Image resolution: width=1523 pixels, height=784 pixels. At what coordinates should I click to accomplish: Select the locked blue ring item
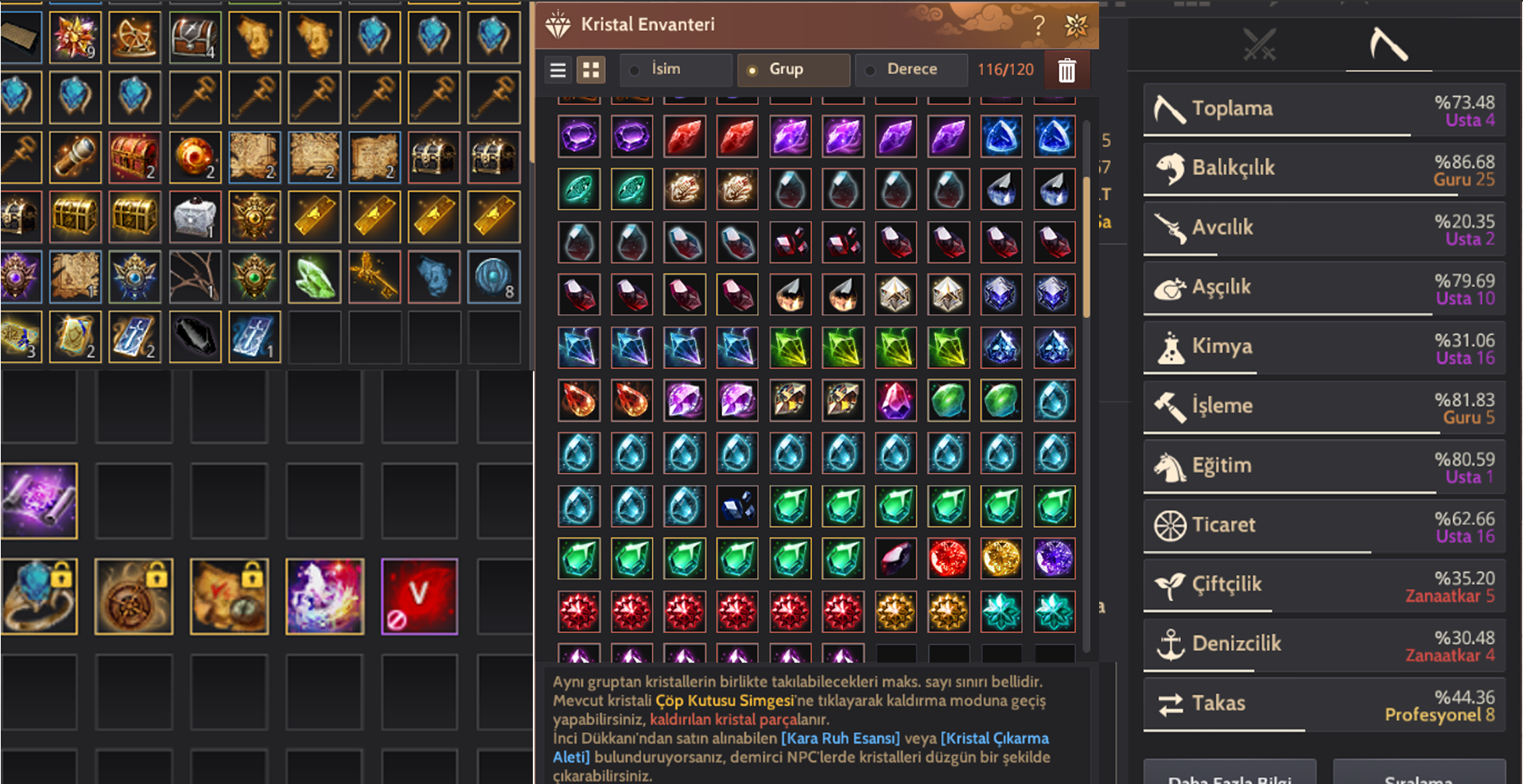coord(38,596)
